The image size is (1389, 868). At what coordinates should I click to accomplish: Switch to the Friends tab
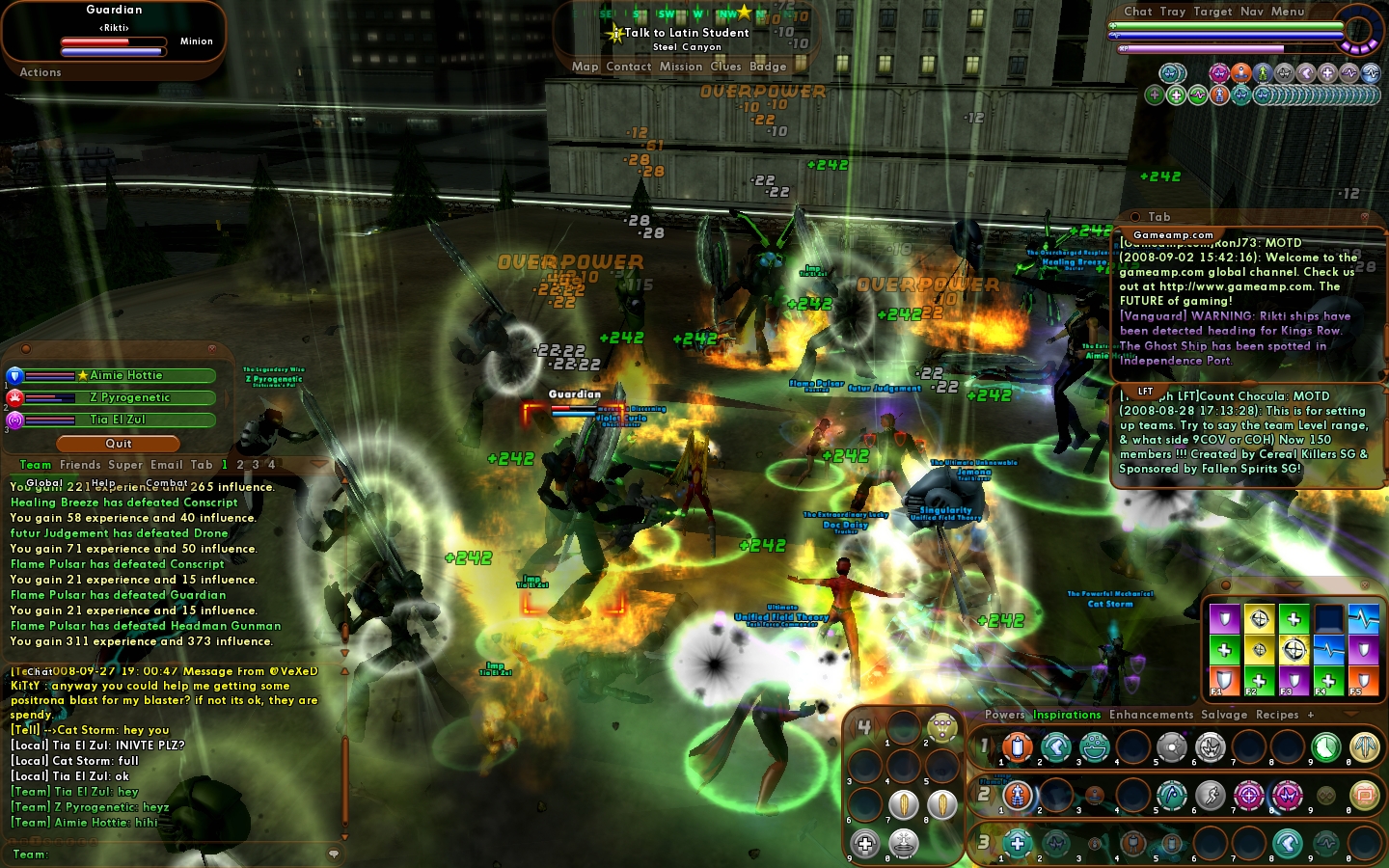coord(80,465)
